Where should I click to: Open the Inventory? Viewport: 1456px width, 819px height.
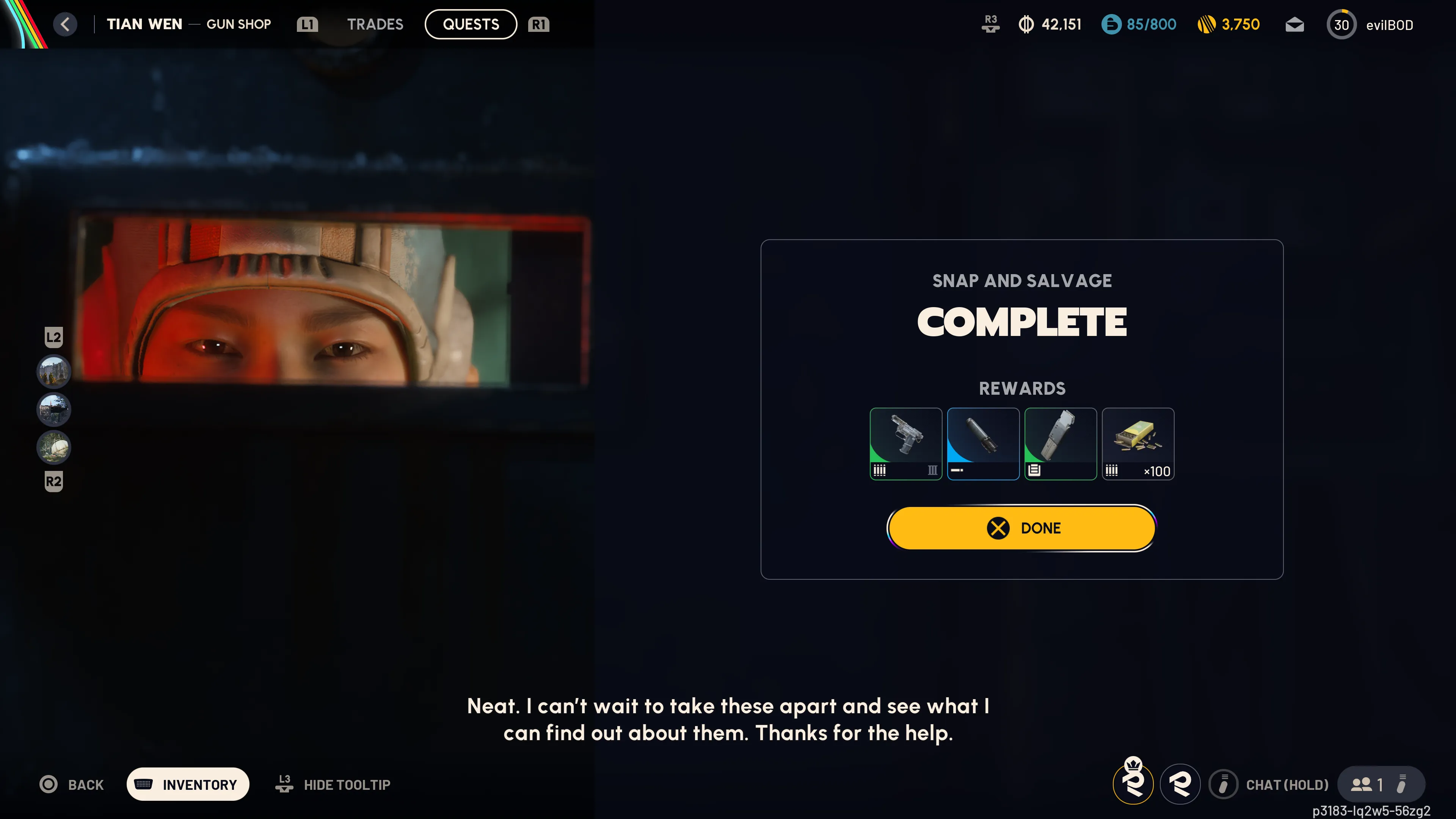[188, 784]
